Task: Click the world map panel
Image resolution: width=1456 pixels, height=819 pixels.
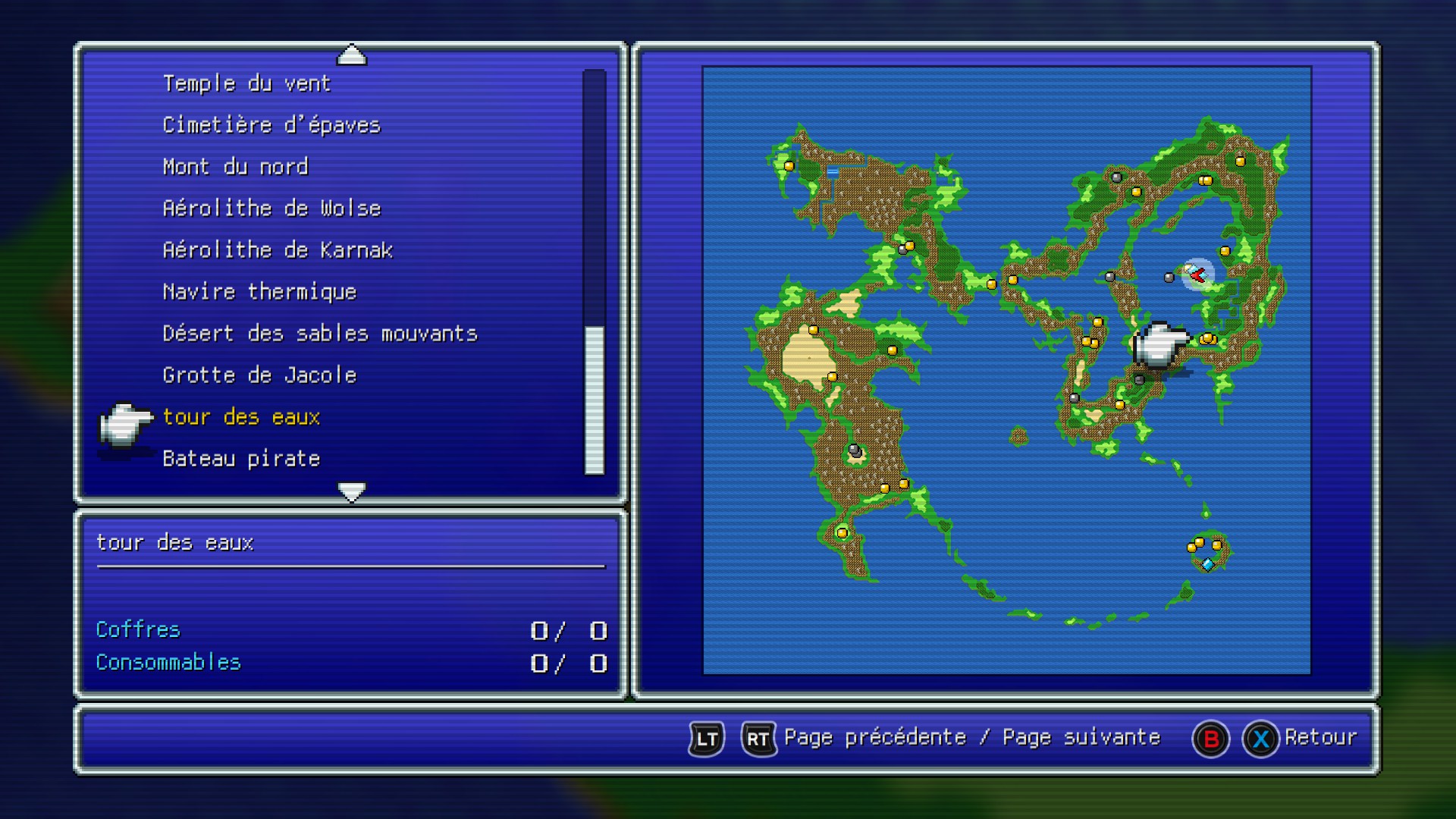Action: pyautogui.click(x=1006, y=370)
